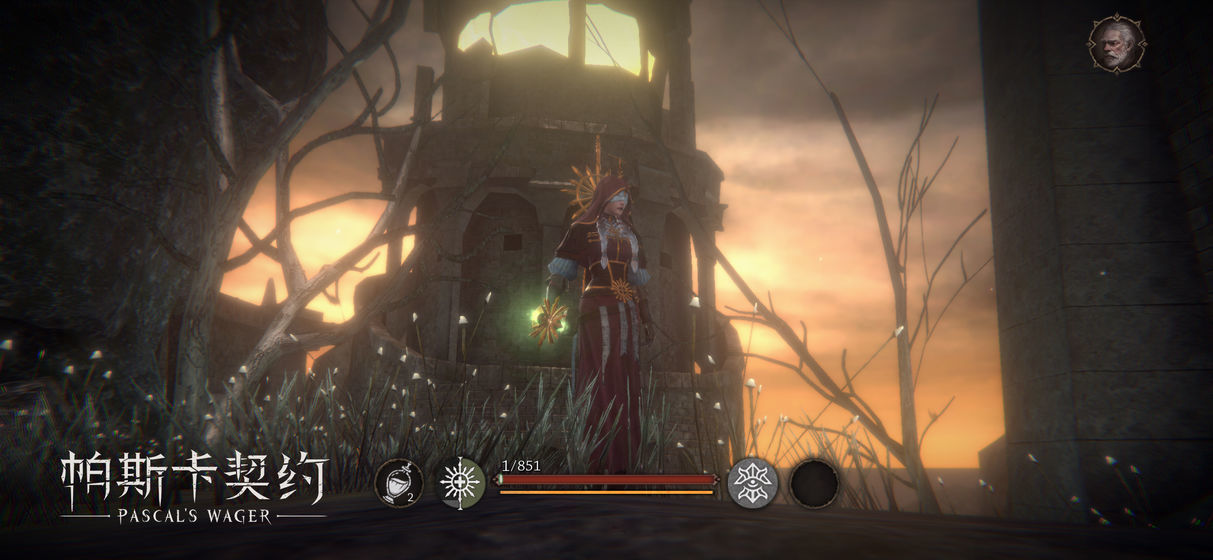This screenshot has height=560, width=1213.
Task: Use the healing potion flask icon
Action: click(x=398, y=483)
